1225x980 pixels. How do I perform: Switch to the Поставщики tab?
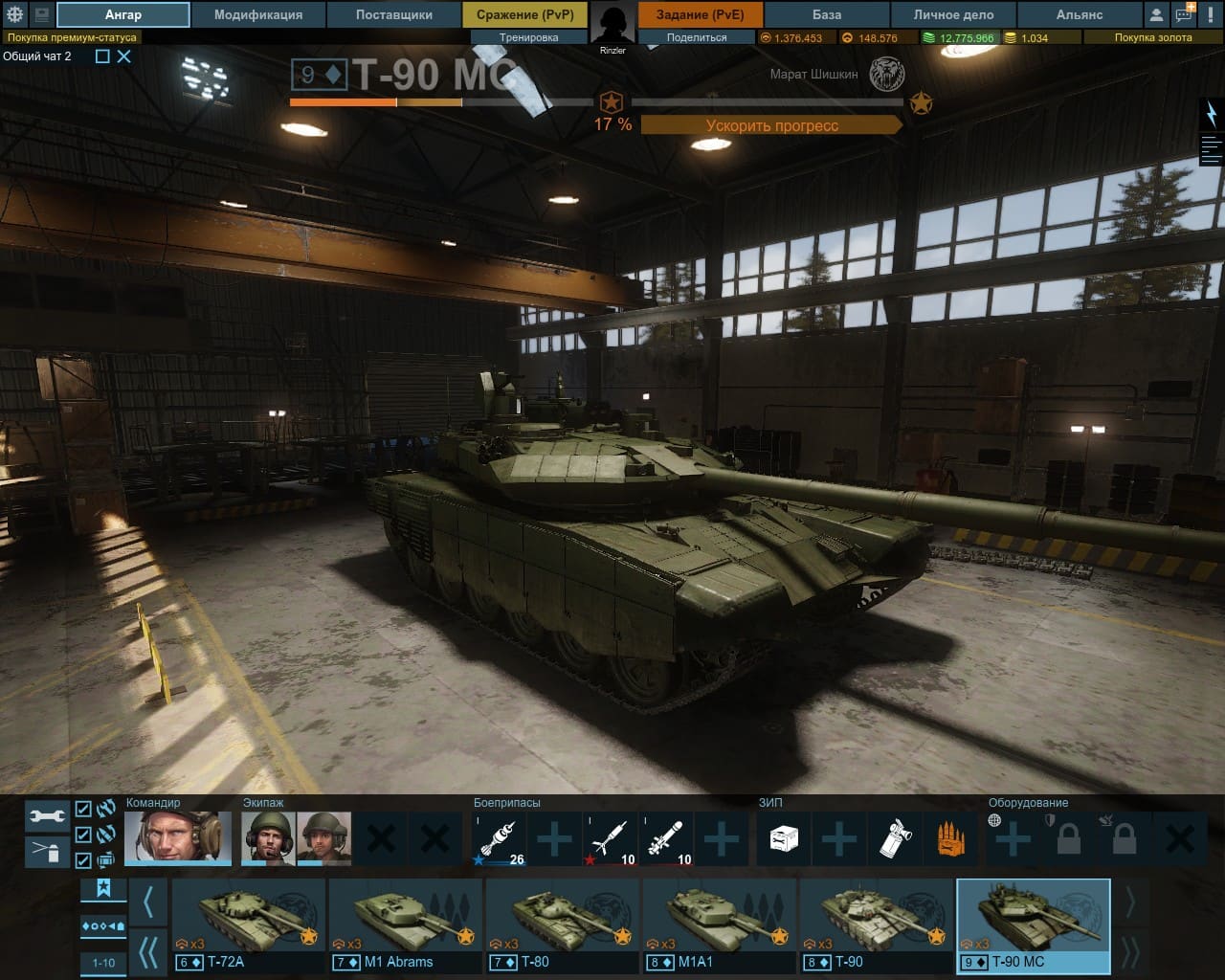tap(393, 14)
